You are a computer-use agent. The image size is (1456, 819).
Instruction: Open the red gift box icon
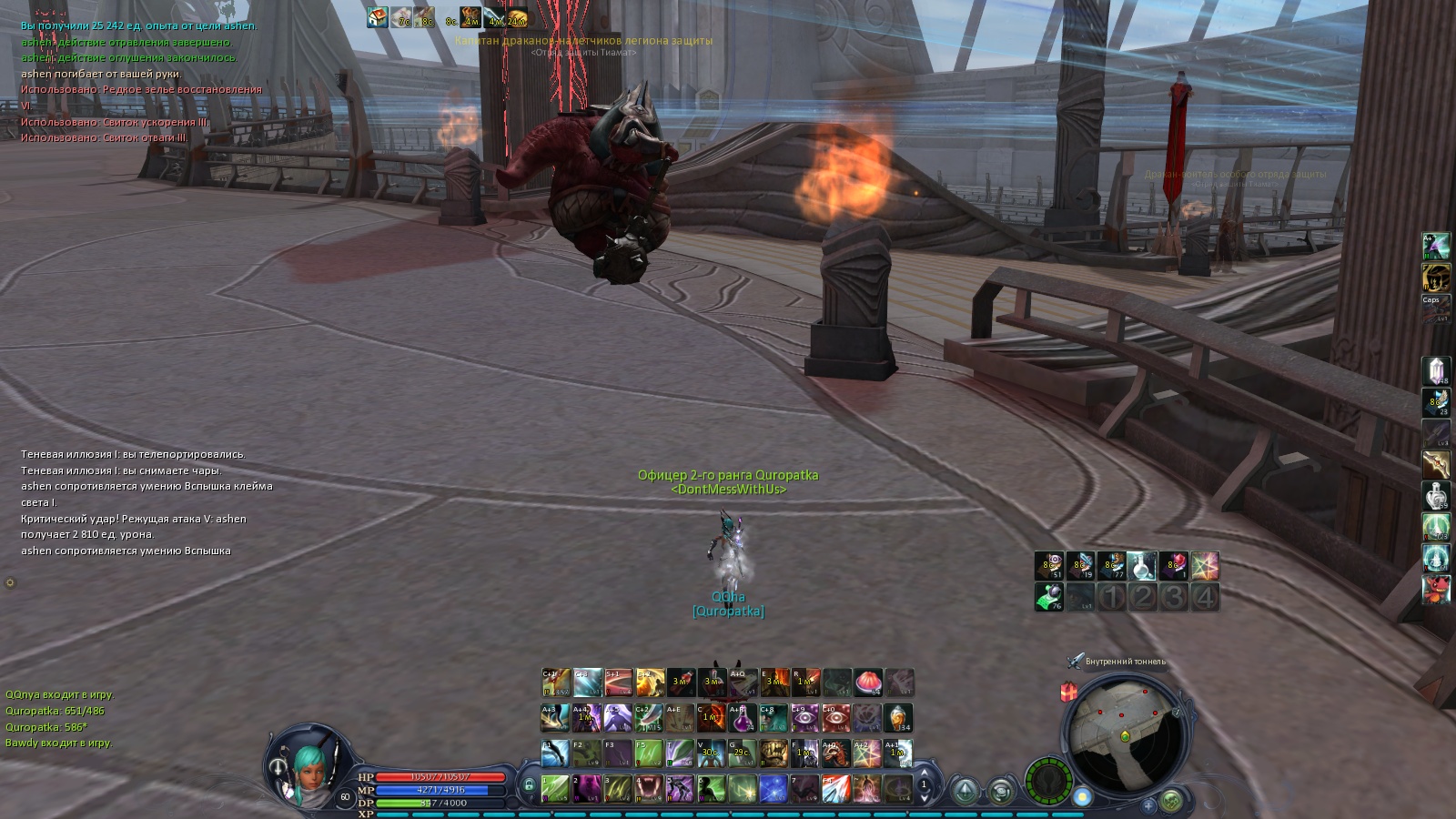click(x=1069, y=693)
